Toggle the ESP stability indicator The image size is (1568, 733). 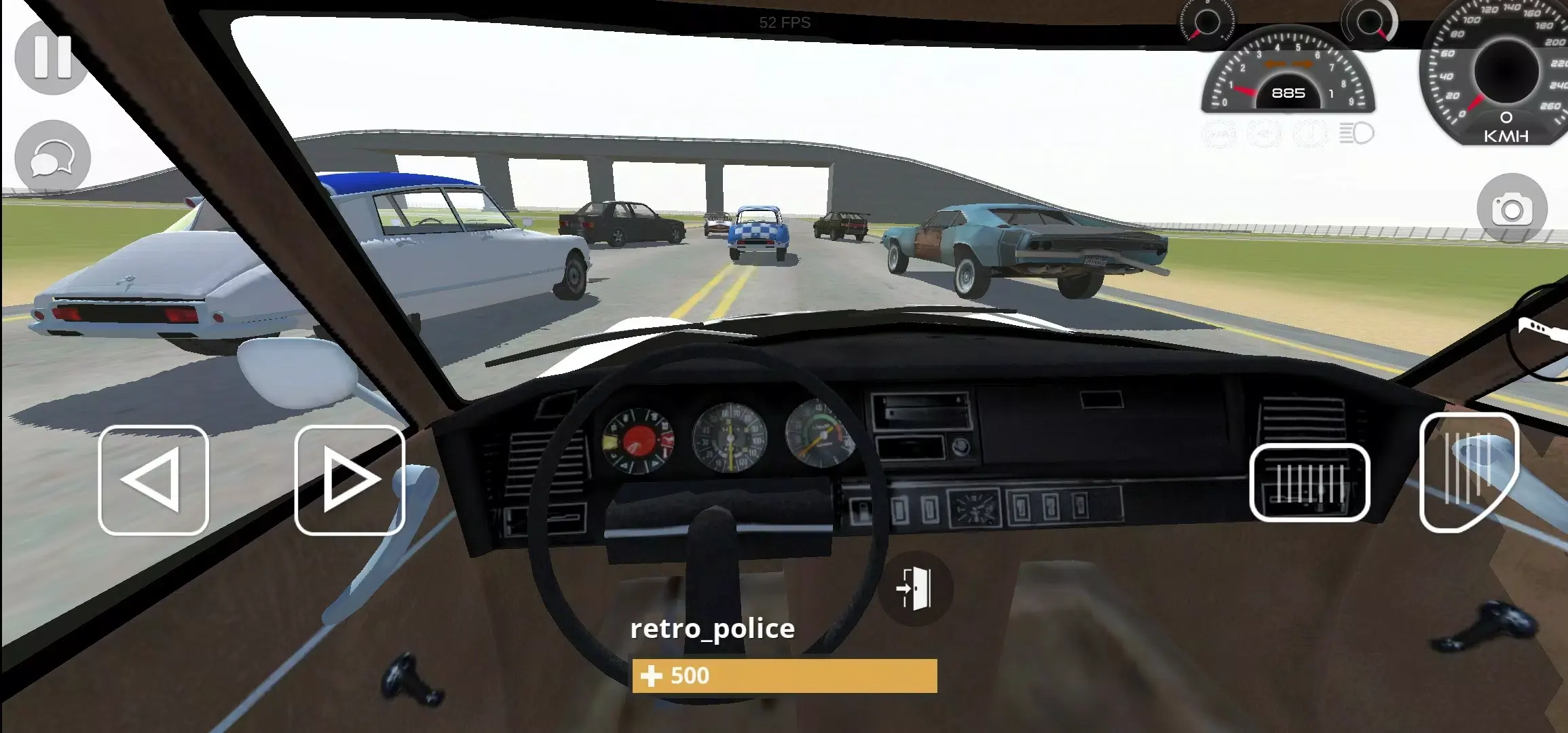click(1264, 134)
